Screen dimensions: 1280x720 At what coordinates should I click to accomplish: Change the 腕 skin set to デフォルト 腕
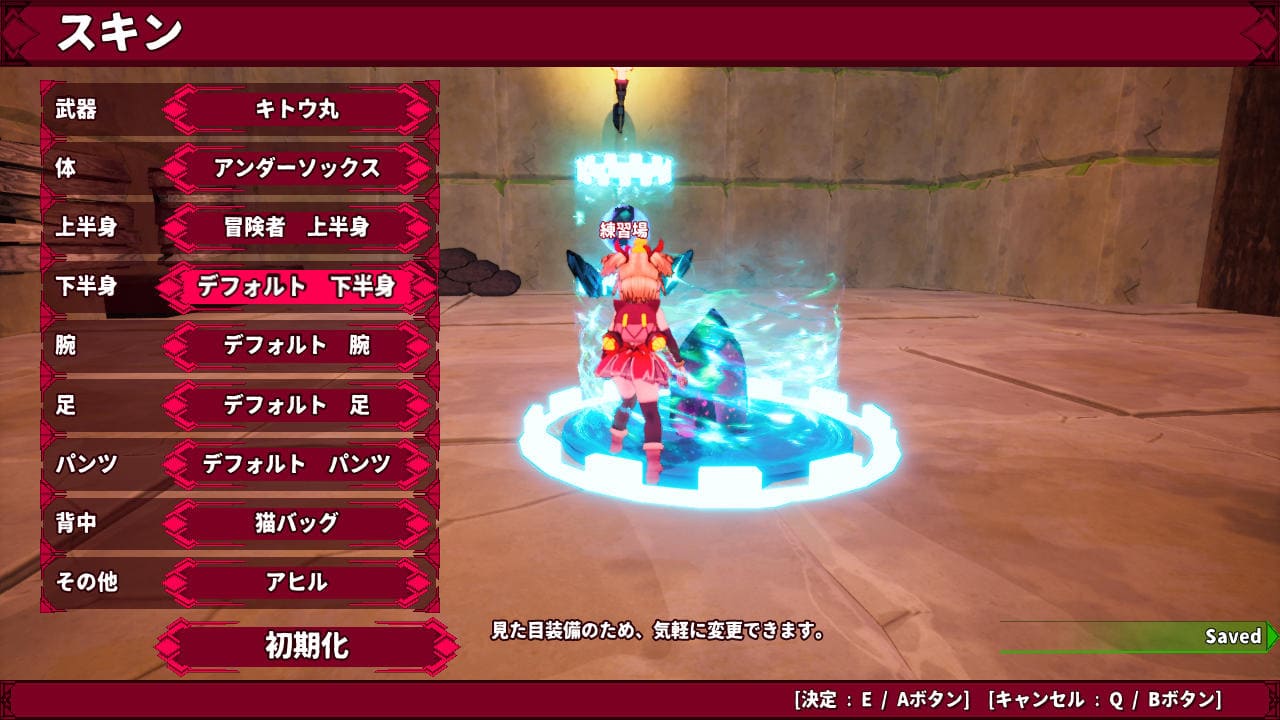click(297, 346)
